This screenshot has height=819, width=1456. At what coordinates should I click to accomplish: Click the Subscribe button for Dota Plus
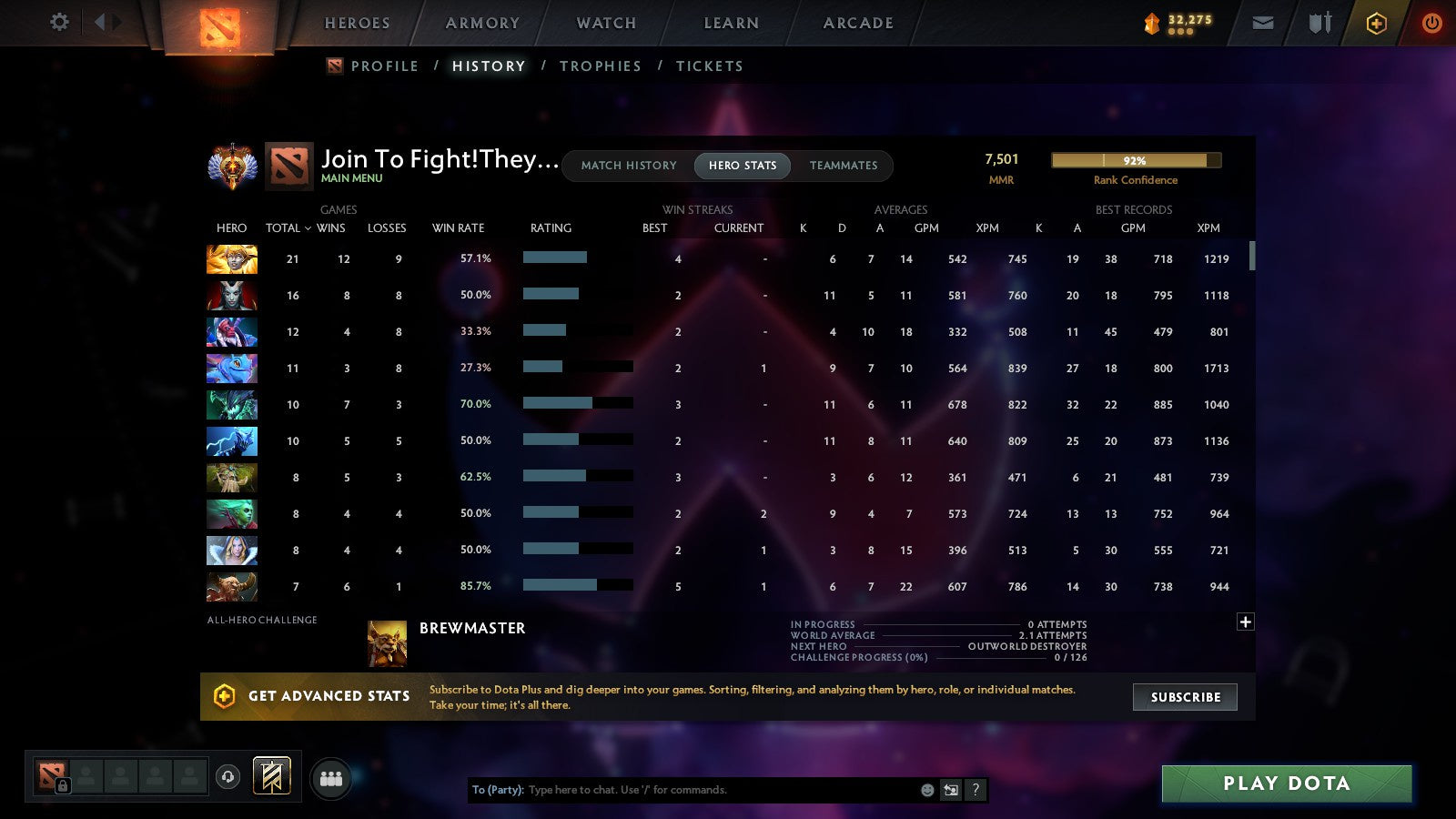tap(1185, 697)
